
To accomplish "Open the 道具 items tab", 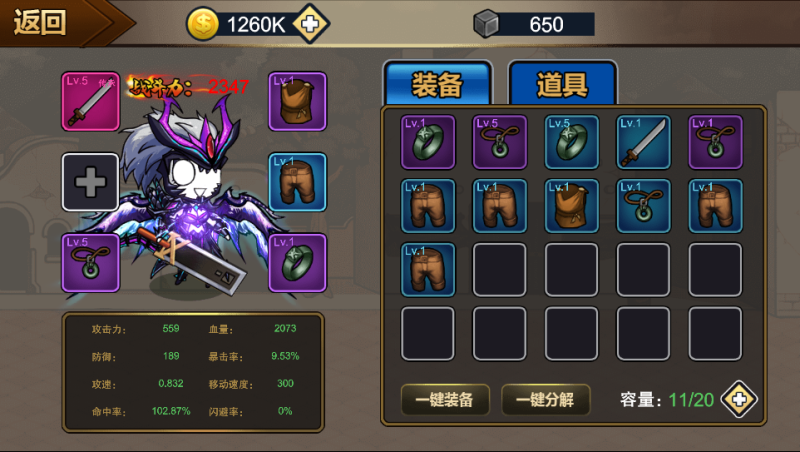I will click(x=562, y=85).
